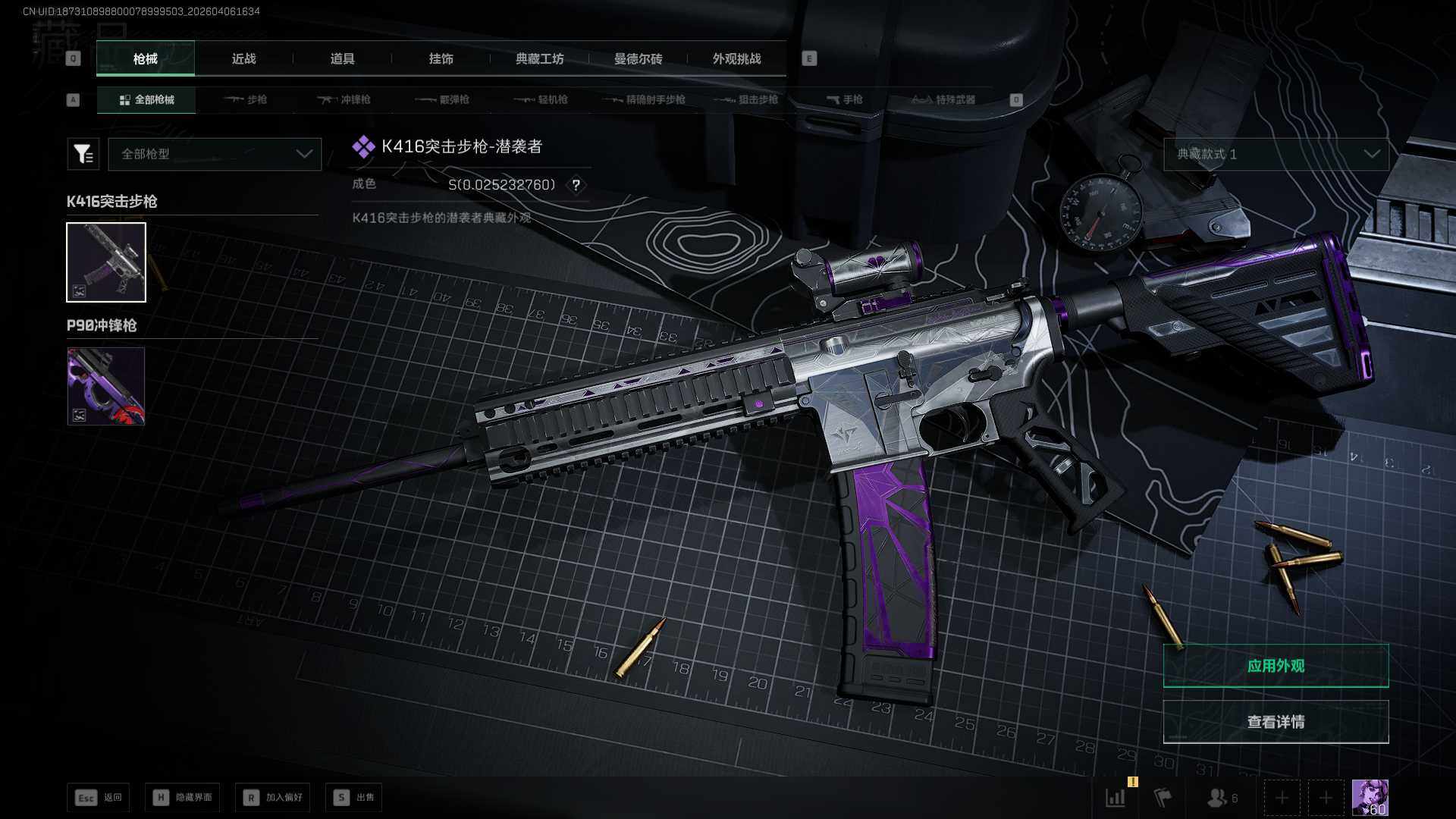The height and width of the screenshot is (819, 1456).
Task: Go to the 典藏工坊 workshop tab
Action: coord(539,58)
